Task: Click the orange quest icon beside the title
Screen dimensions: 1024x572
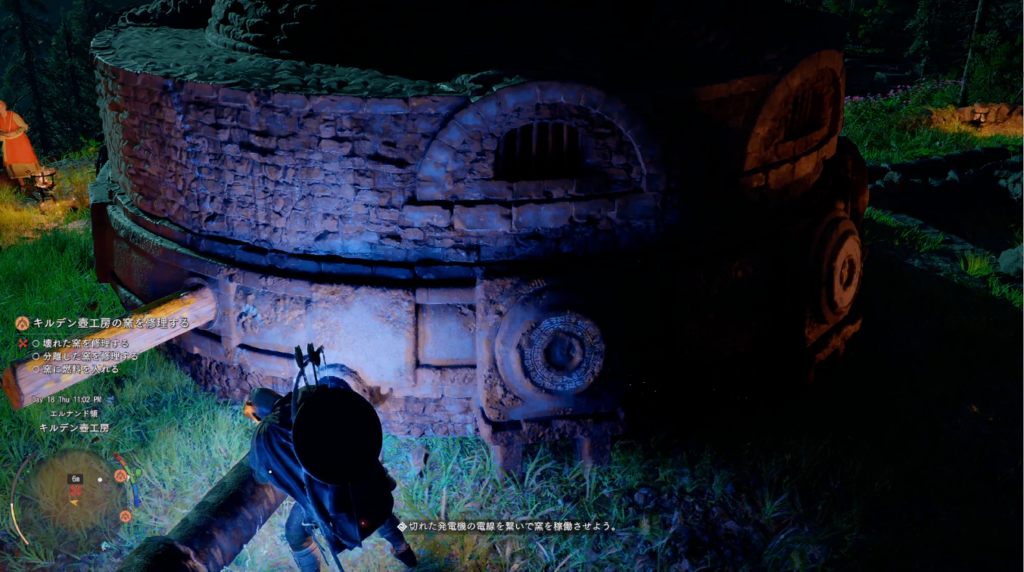Action: click(23, 323)
